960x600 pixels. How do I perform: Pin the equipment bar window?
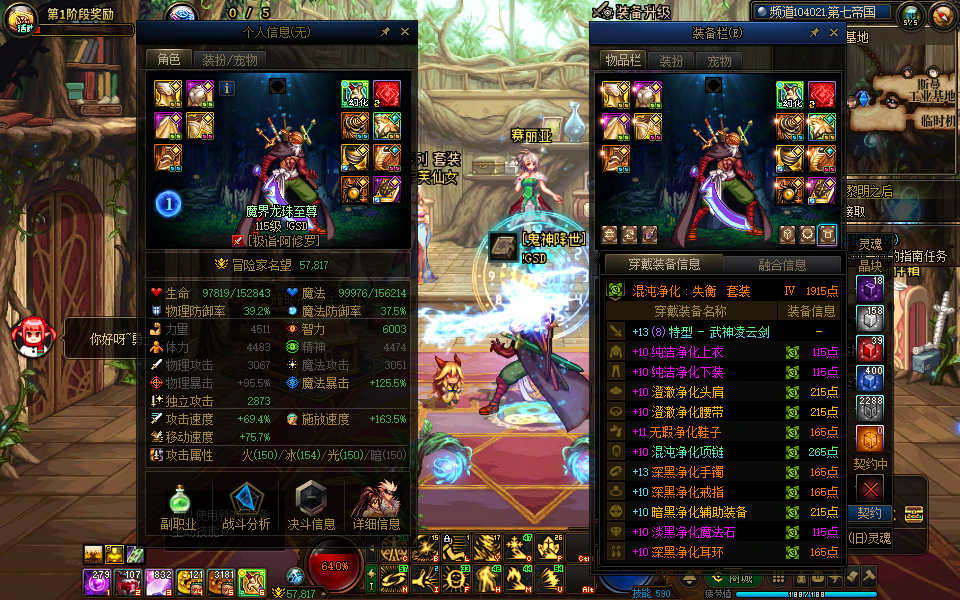(x=813, y=33)
